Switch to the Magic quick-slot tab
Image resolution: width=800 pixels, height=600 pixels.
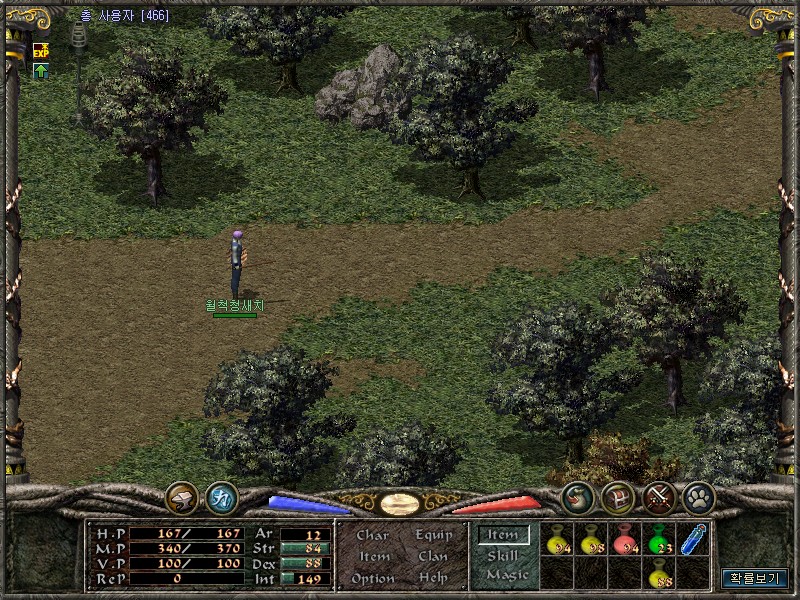click(x=506, y=575)
